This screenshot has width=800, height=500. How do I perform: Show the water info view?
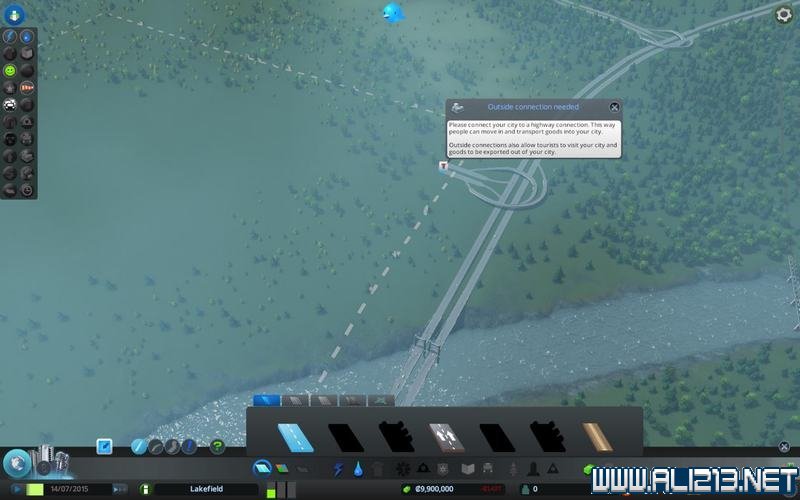click(27, 36)
